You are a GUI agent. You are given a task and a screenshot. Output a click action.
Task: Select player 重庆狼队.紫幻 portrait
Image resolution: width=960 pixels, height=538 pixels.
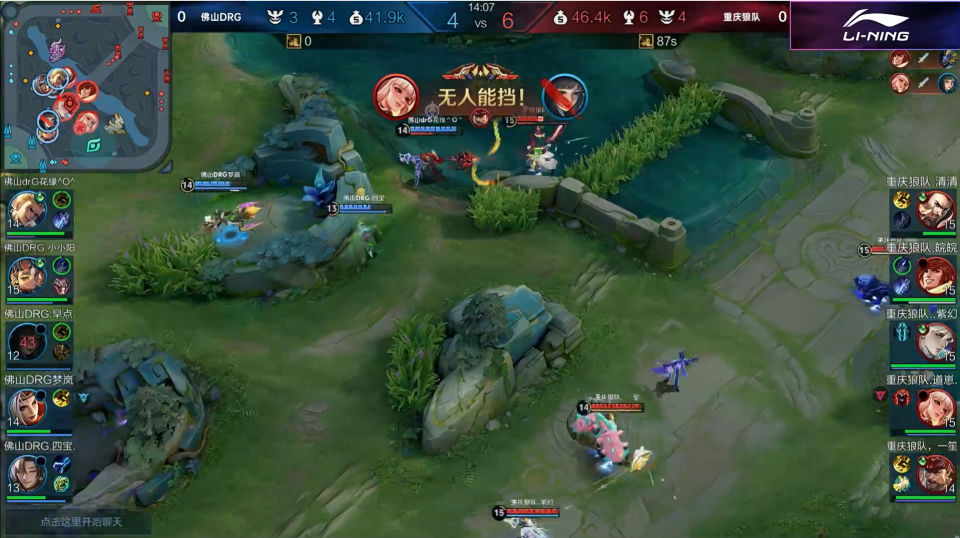tap(936, 342)
